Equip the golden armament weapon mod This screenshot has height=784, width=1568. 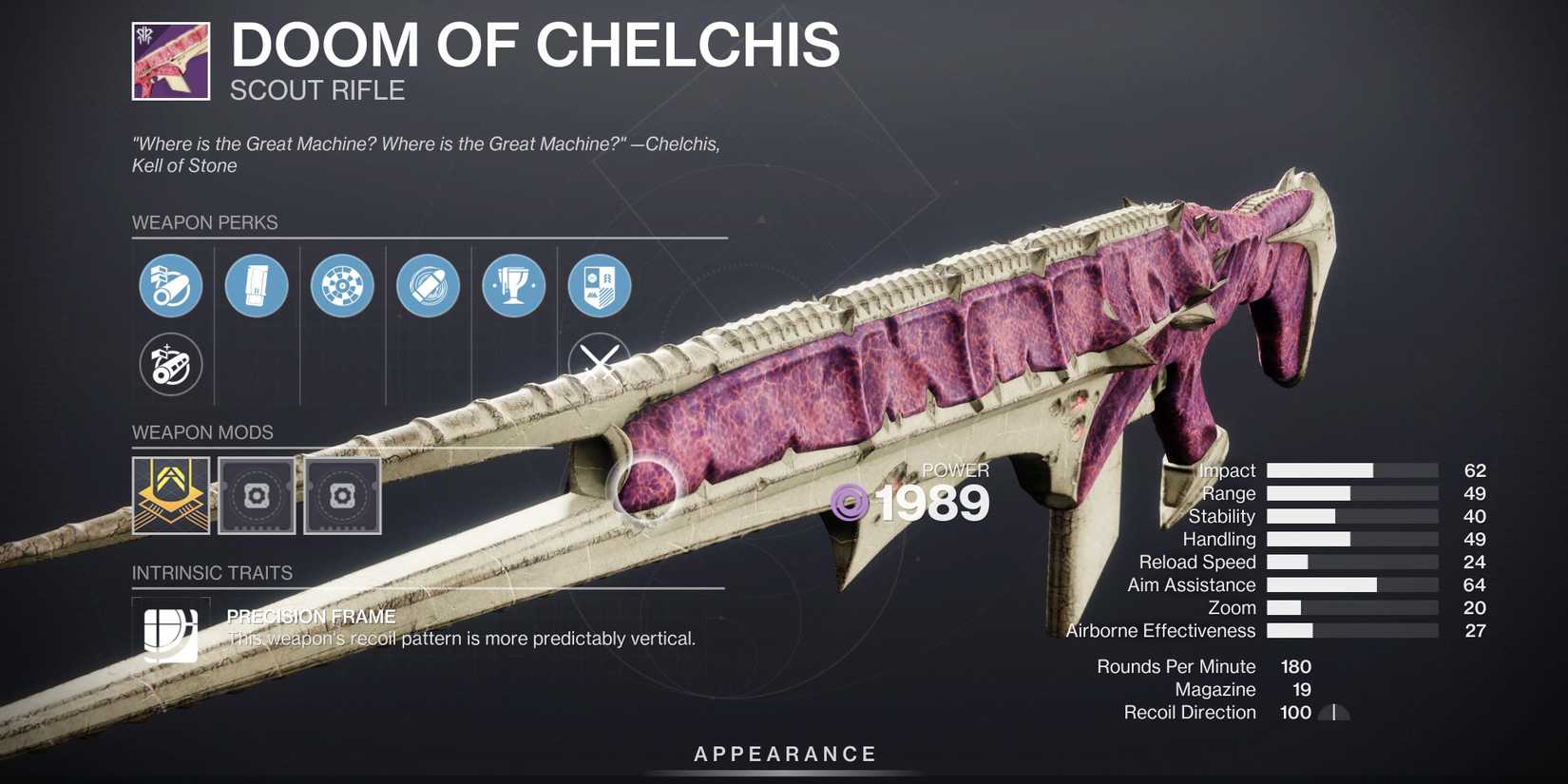point(171,495)
